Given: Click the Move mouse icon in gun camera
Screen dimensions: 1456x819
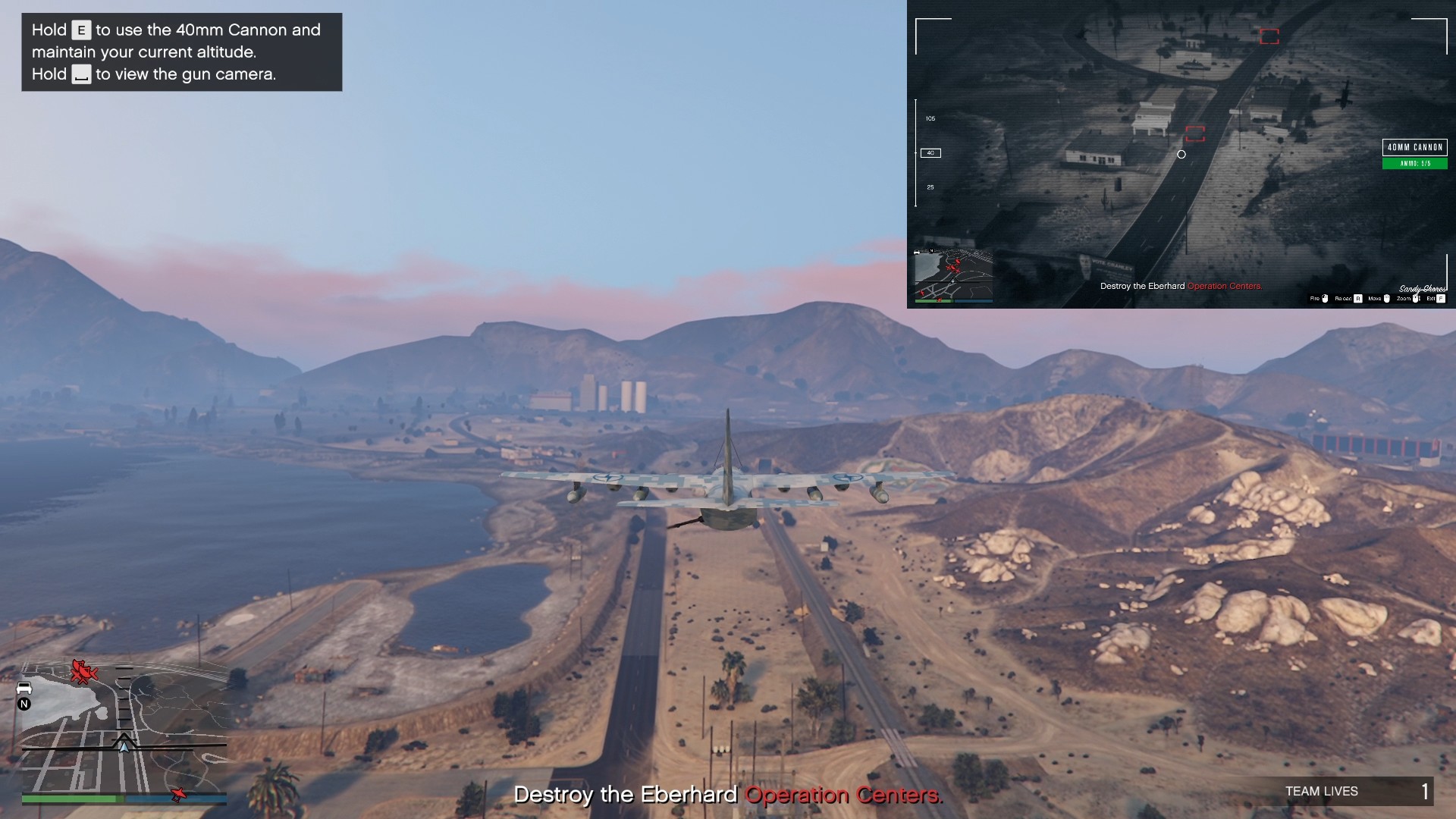Looking at the screenshot, I should pyautogui.click(x=1388, y=299).
